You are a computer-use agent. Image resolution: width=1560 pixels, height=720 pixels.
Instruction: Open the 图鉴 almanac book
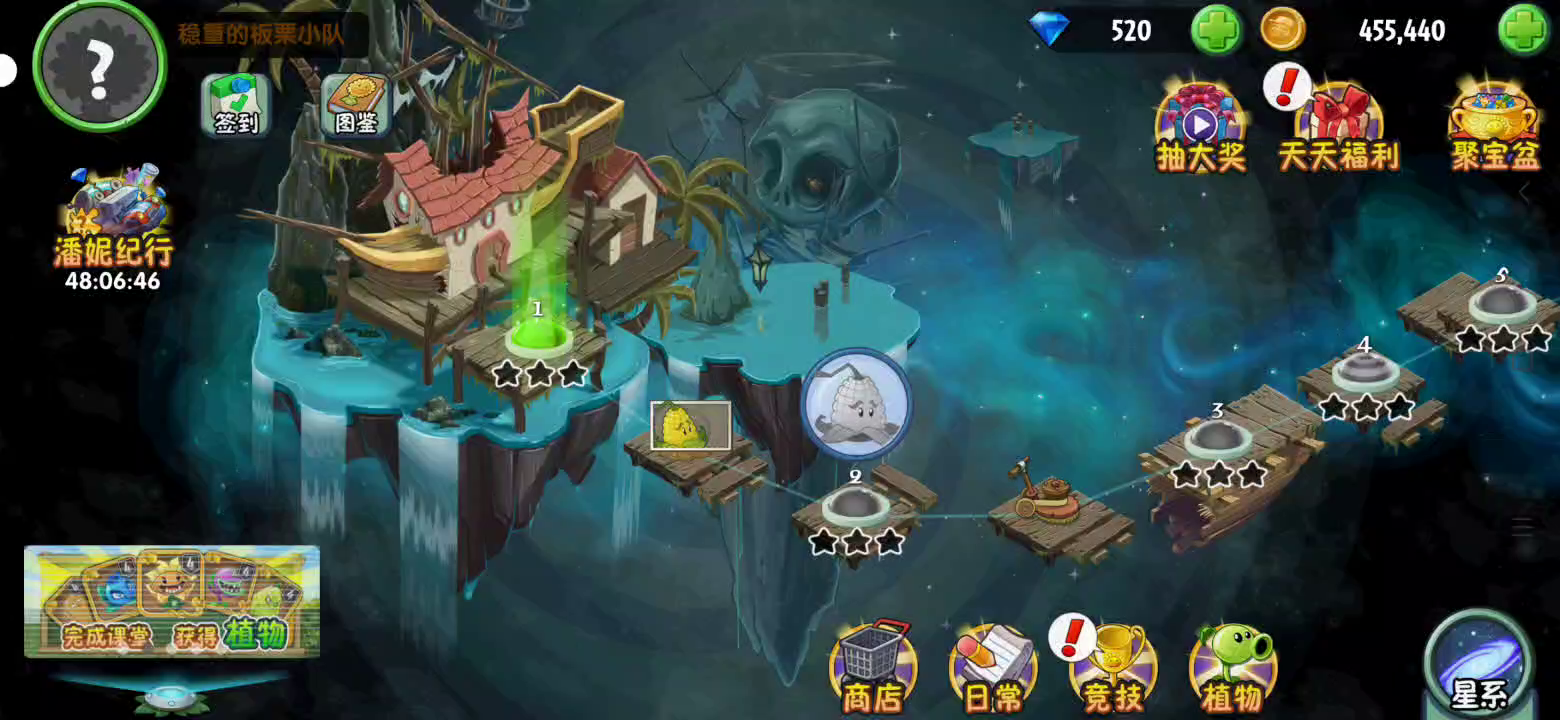pos(356,105)
